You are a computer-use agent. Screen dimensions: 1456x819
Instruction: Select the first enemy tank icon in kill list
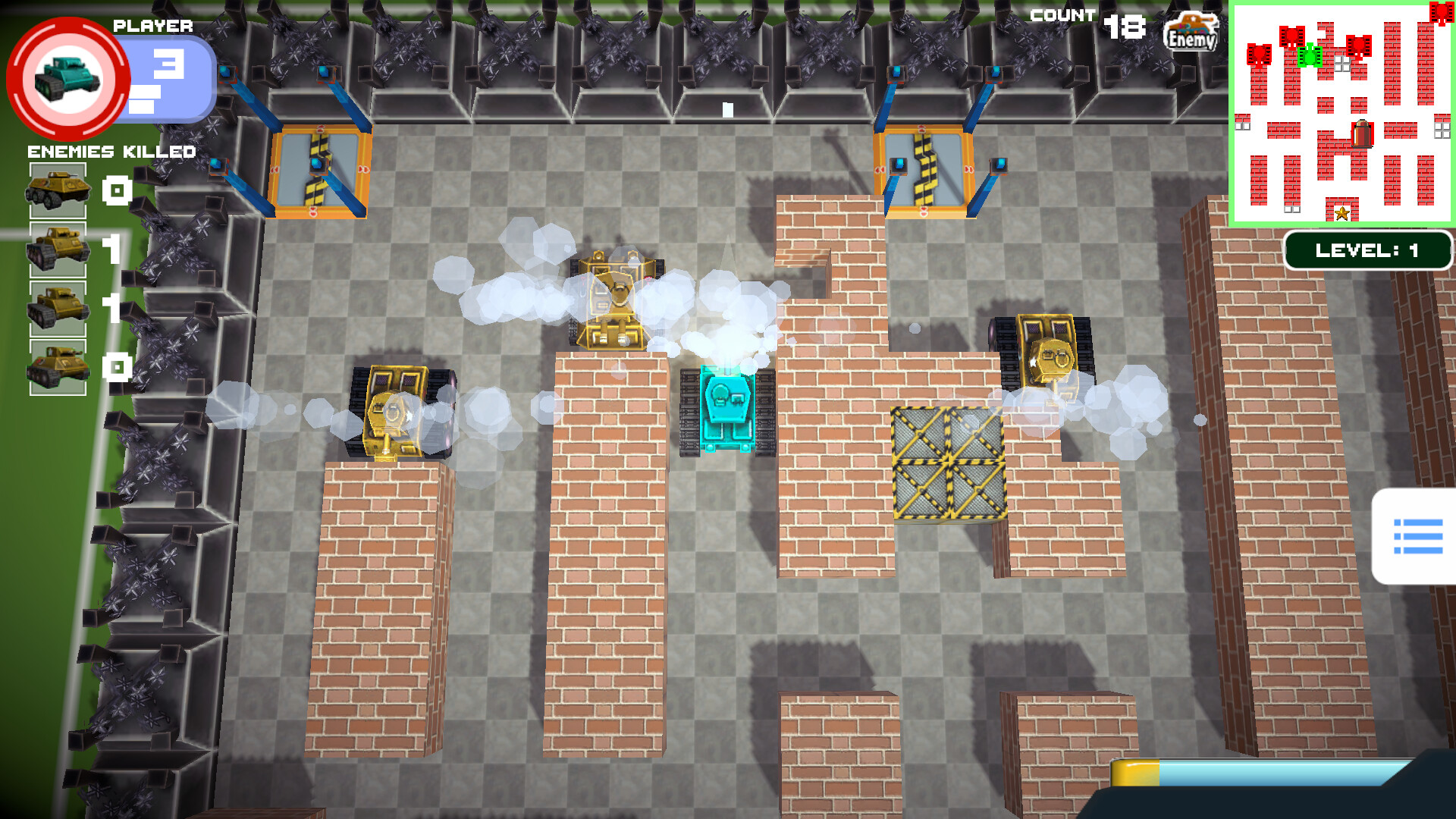click(x=57, y=190)
